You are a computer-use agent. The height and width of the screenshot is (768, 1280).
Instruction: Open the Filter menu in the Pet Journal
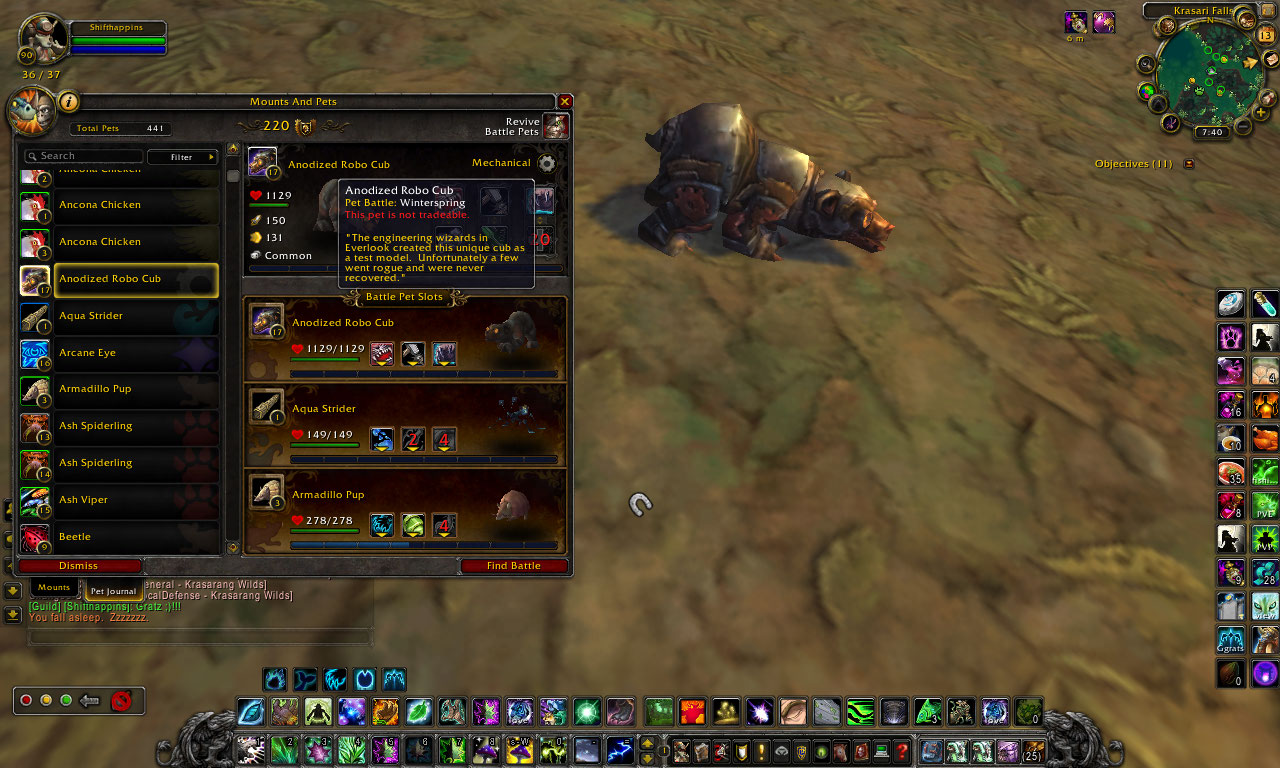point(183,156)
